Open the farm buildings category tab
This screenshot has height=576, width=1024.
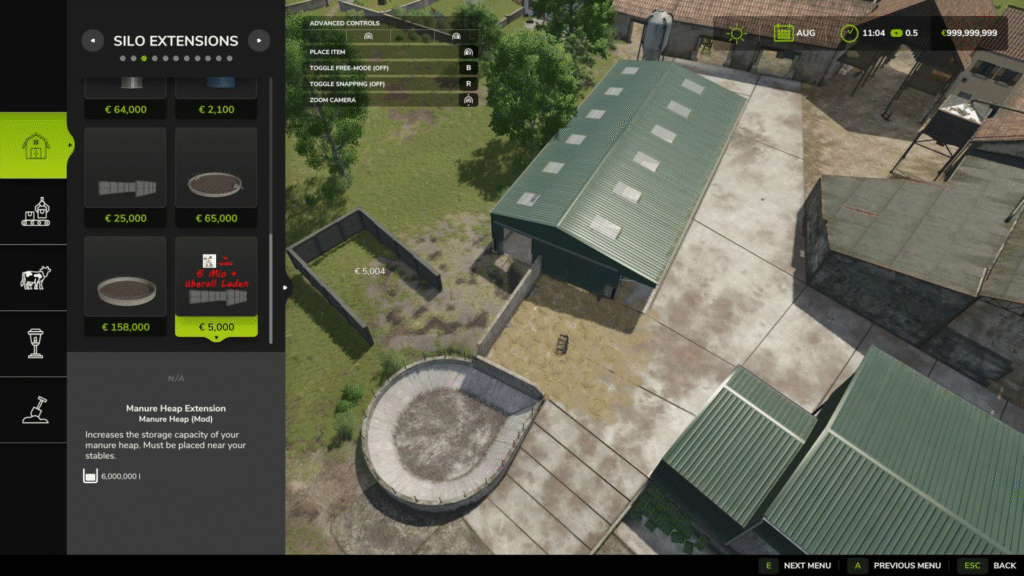coord(34,146)
